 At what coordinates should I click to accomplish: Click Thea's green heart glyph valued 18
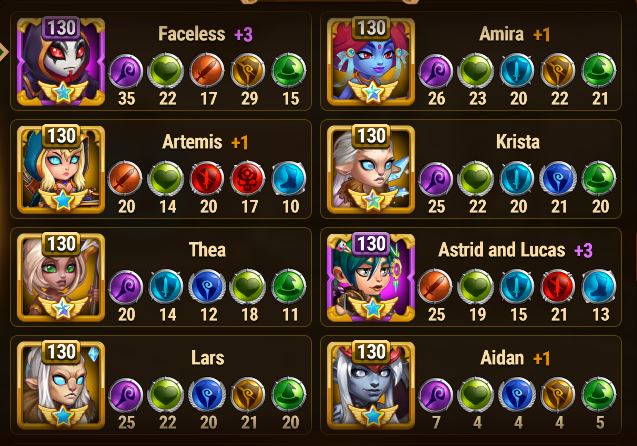(248, 288)
